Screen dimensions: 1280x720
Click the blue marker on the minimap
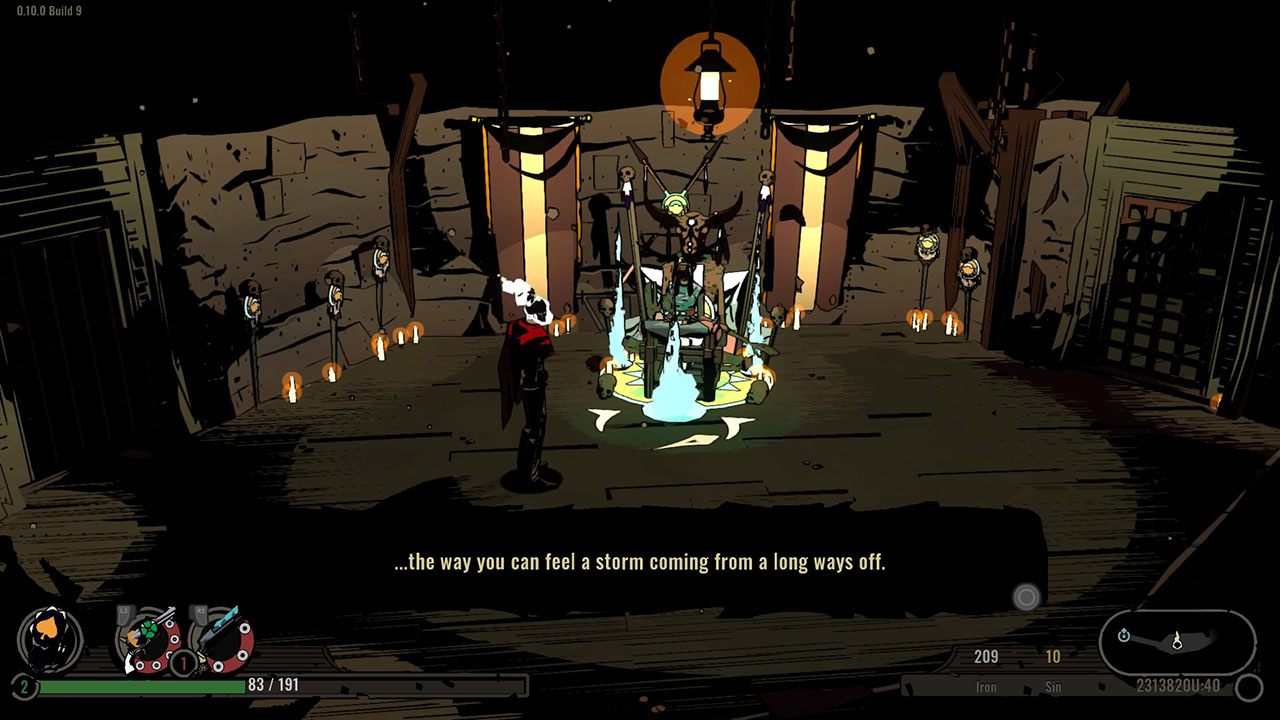click(1124, 635)
